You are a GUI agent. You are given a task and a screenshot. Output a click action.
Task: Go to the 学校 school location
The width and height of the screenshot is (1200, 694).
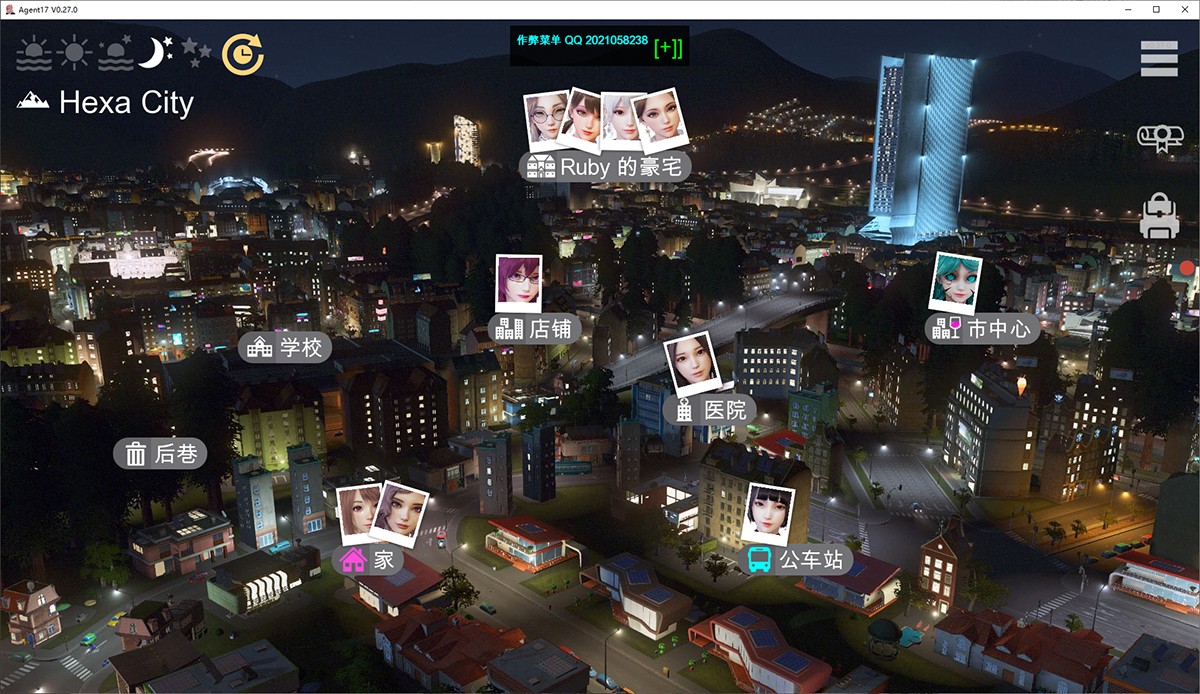[286, 347]
